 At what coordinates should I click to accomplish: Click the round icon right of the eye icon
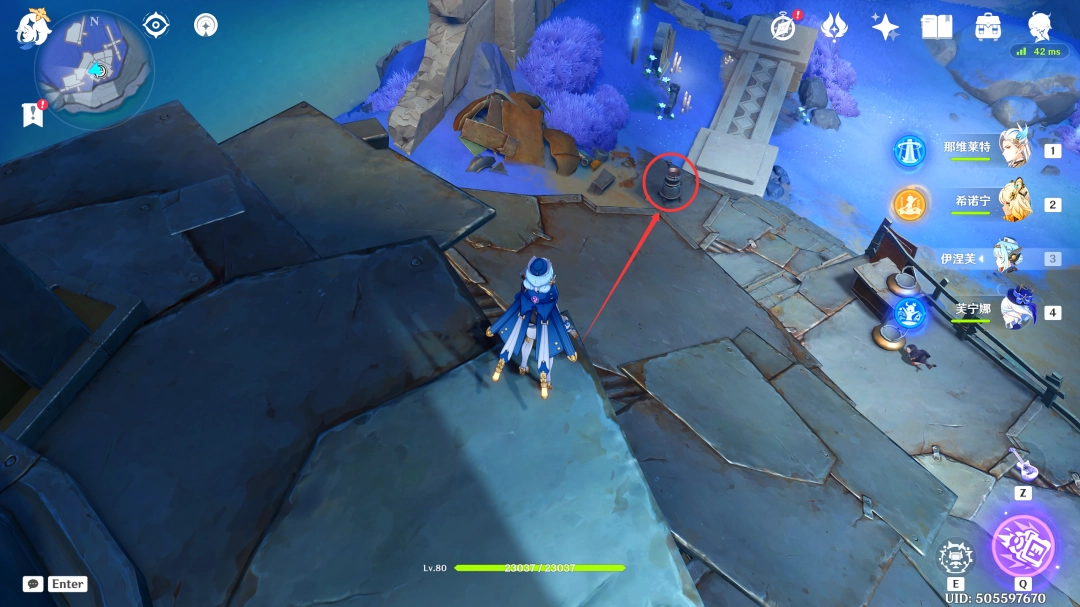coord(206,25)
